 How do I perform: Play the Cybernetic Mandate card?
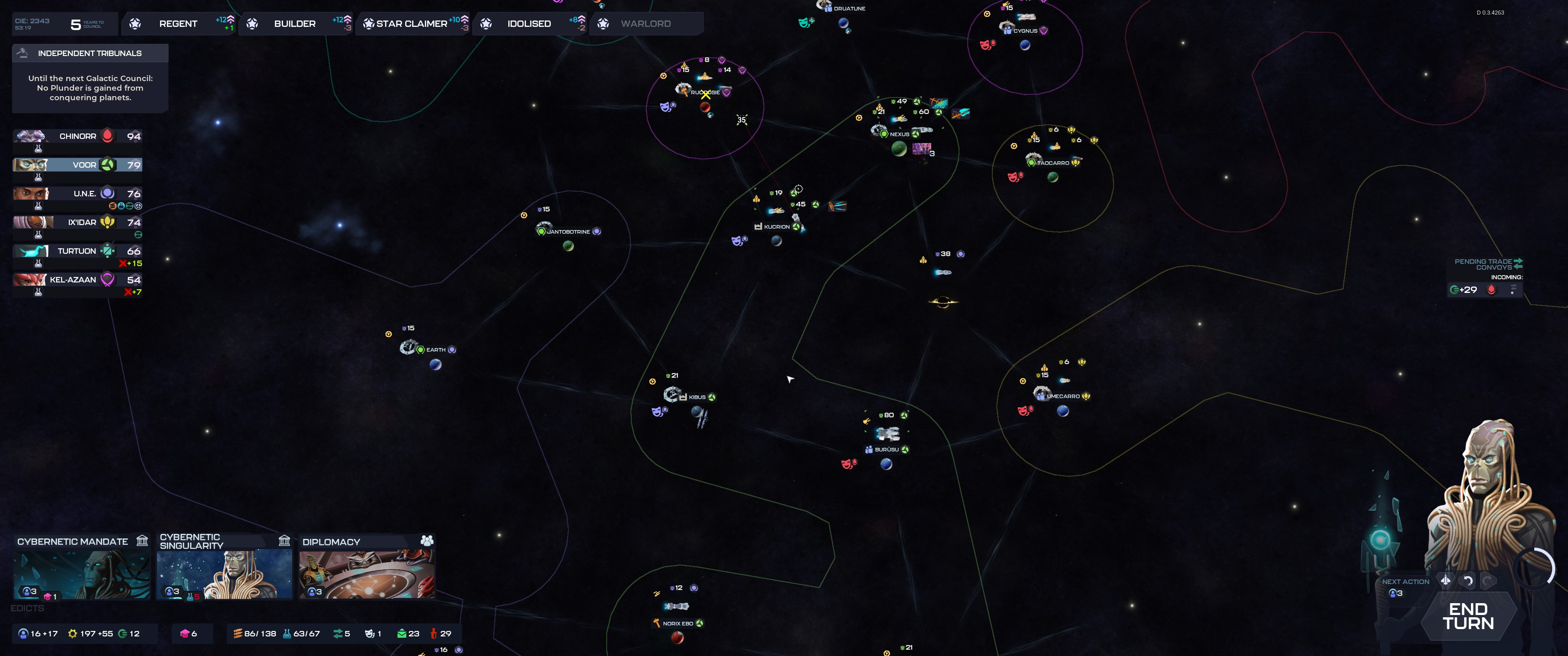click(x=82, y=567)
